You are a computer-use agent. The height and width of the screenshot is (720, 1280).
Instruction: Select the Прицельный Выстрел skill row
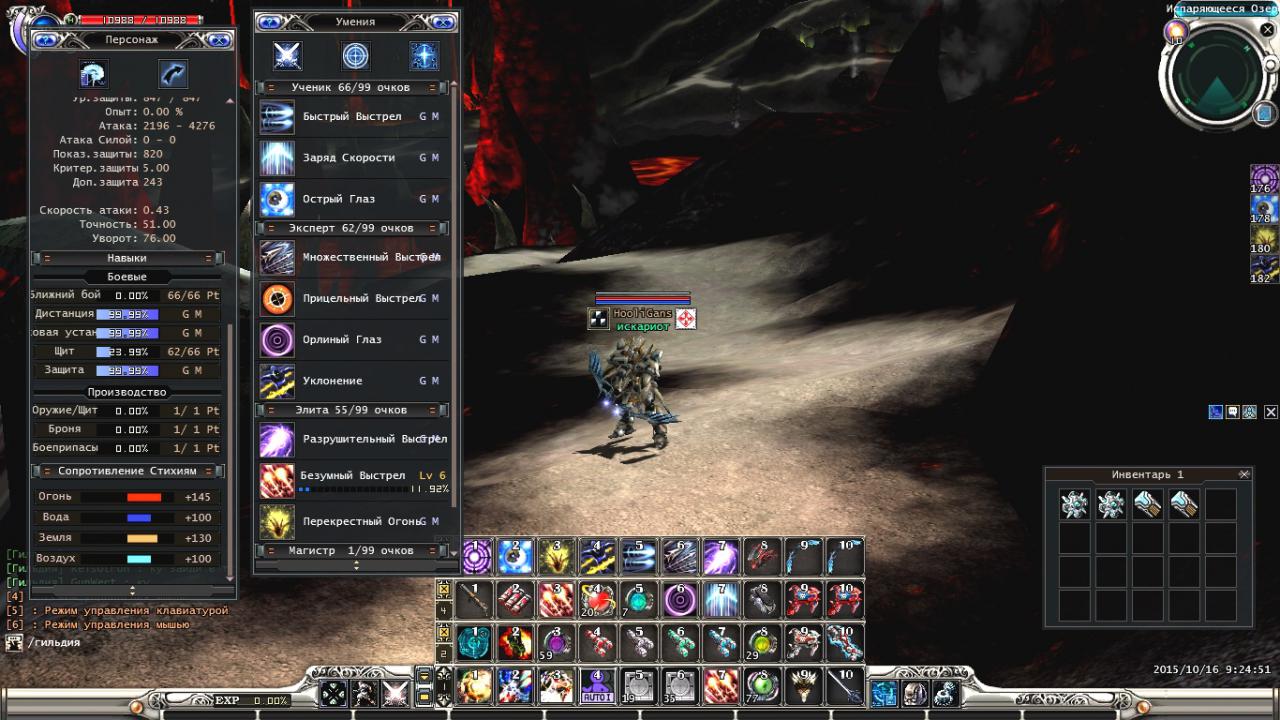pyautogui.click(x=360, y=298)
